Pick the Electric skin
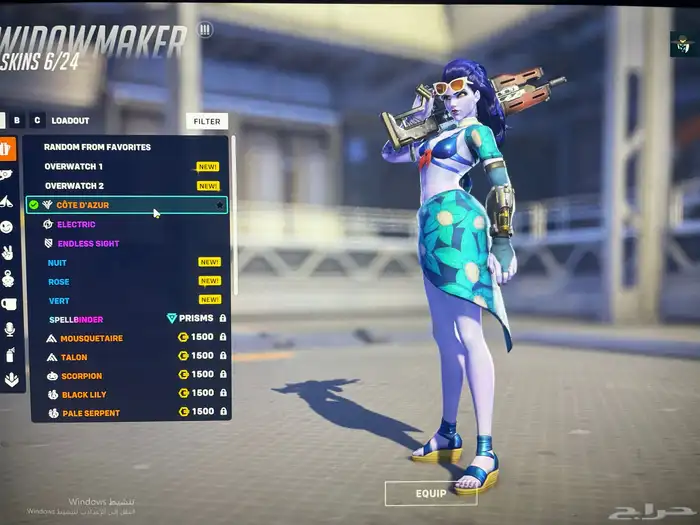Image resolution: width=700 pixels, height=525 pixels. pos(76,224)
